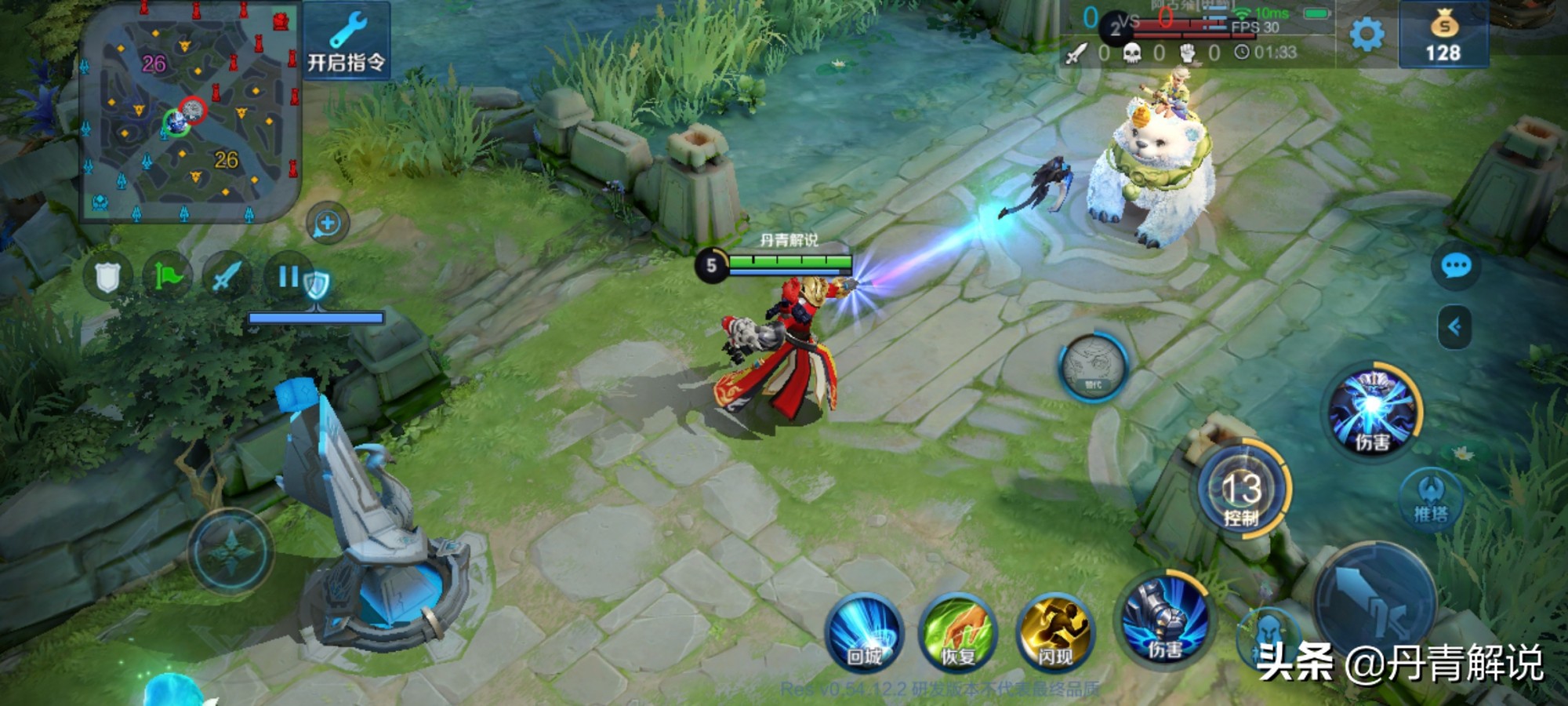Tap the 推塔 tower attack button
Viewport: 1568px width, 706px height.
pos(1431,499)
